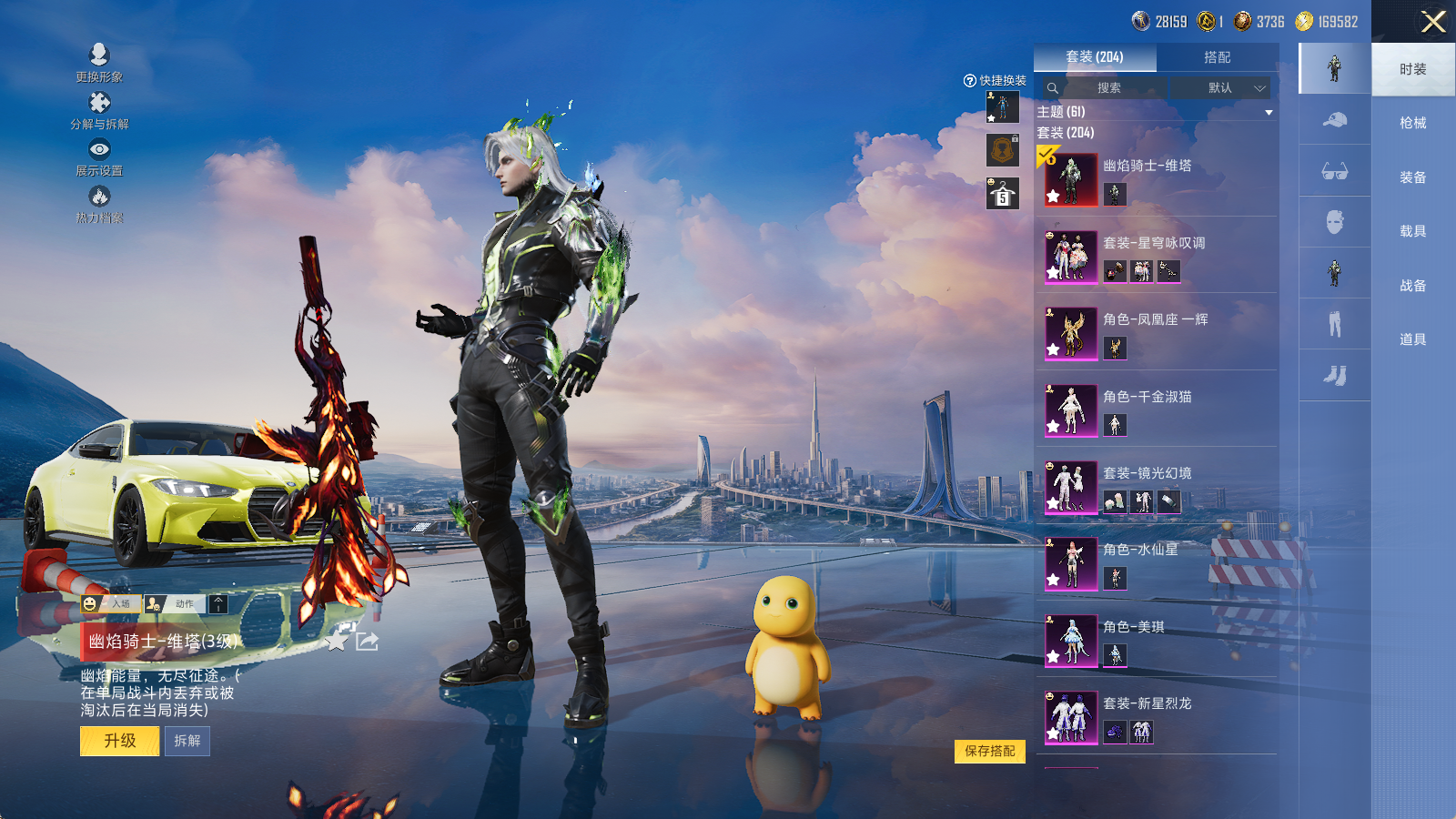
Task: Open the 道具 category
Action: 1412,339
